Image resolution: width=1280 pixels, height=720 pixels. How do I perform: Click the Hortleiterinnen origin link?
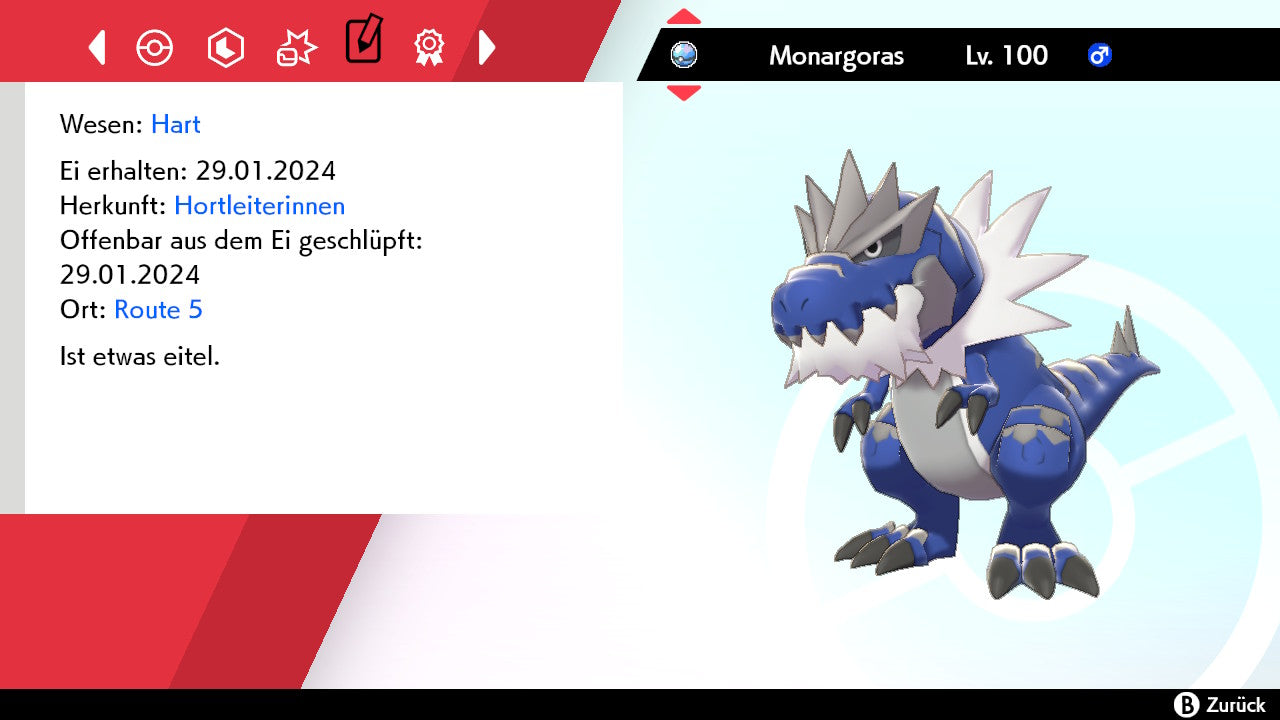[x=259, y=206]
